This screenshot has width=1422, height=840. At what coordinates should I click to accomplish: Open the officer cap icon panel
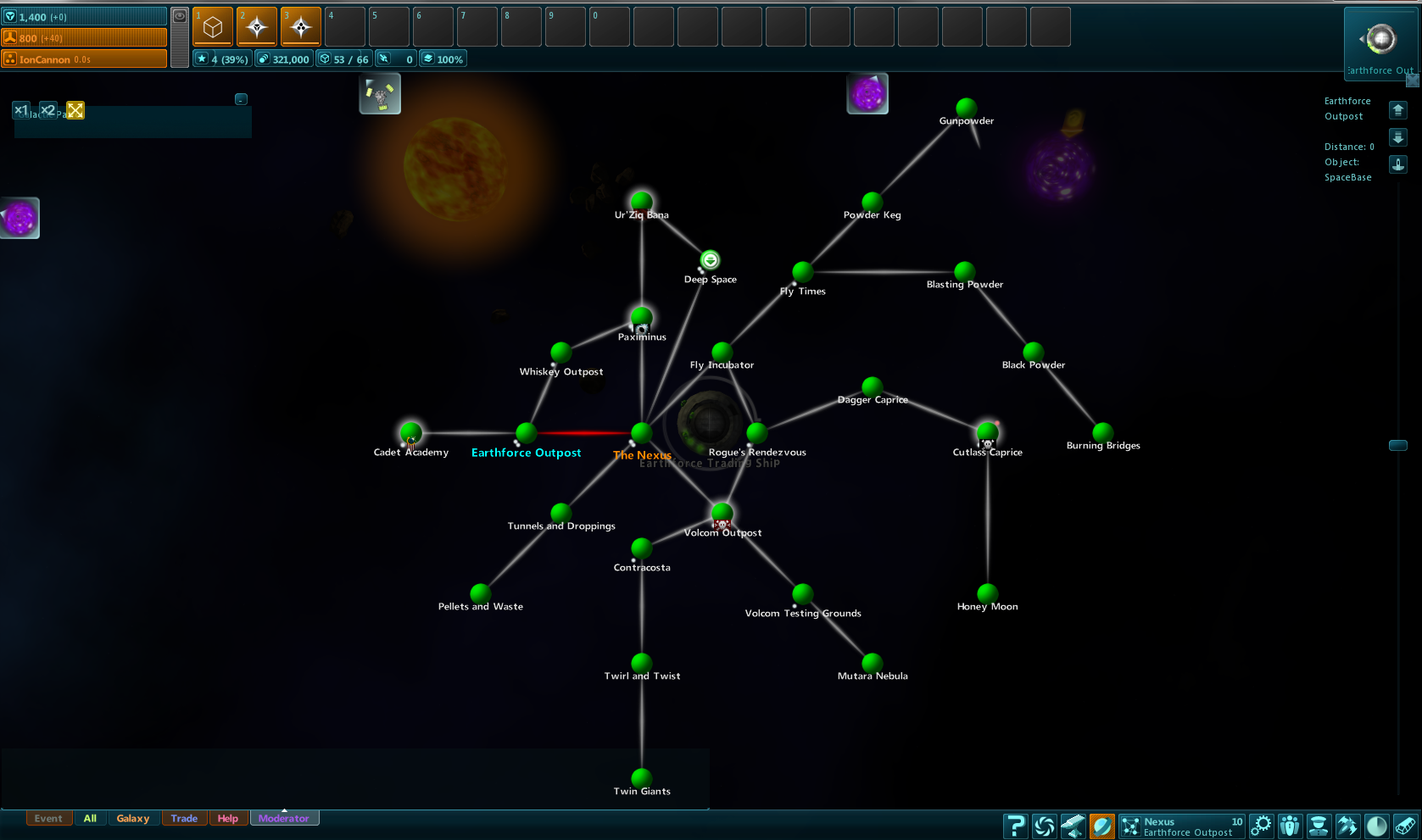[1319, 826]
